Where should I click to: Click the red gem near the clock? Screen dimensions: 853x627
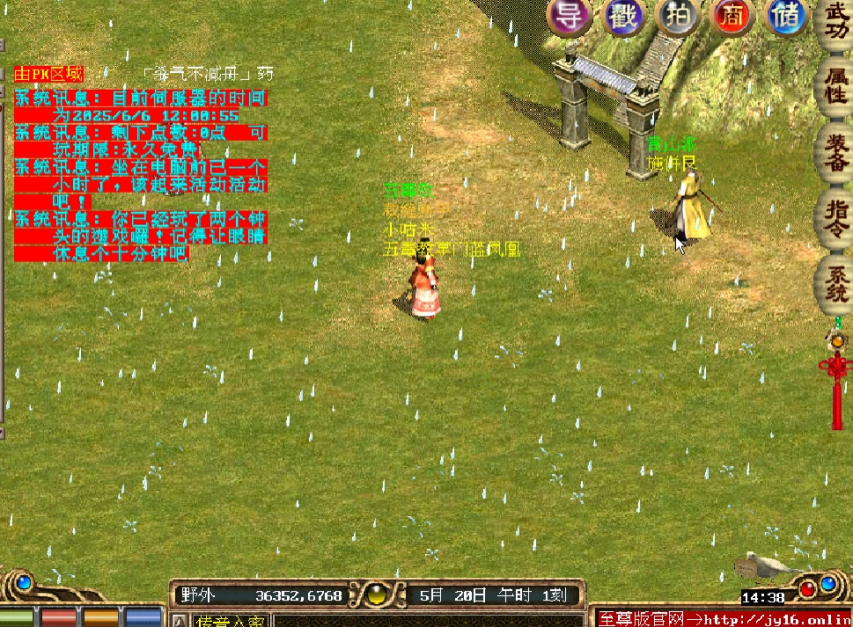(x=807, y=586)
